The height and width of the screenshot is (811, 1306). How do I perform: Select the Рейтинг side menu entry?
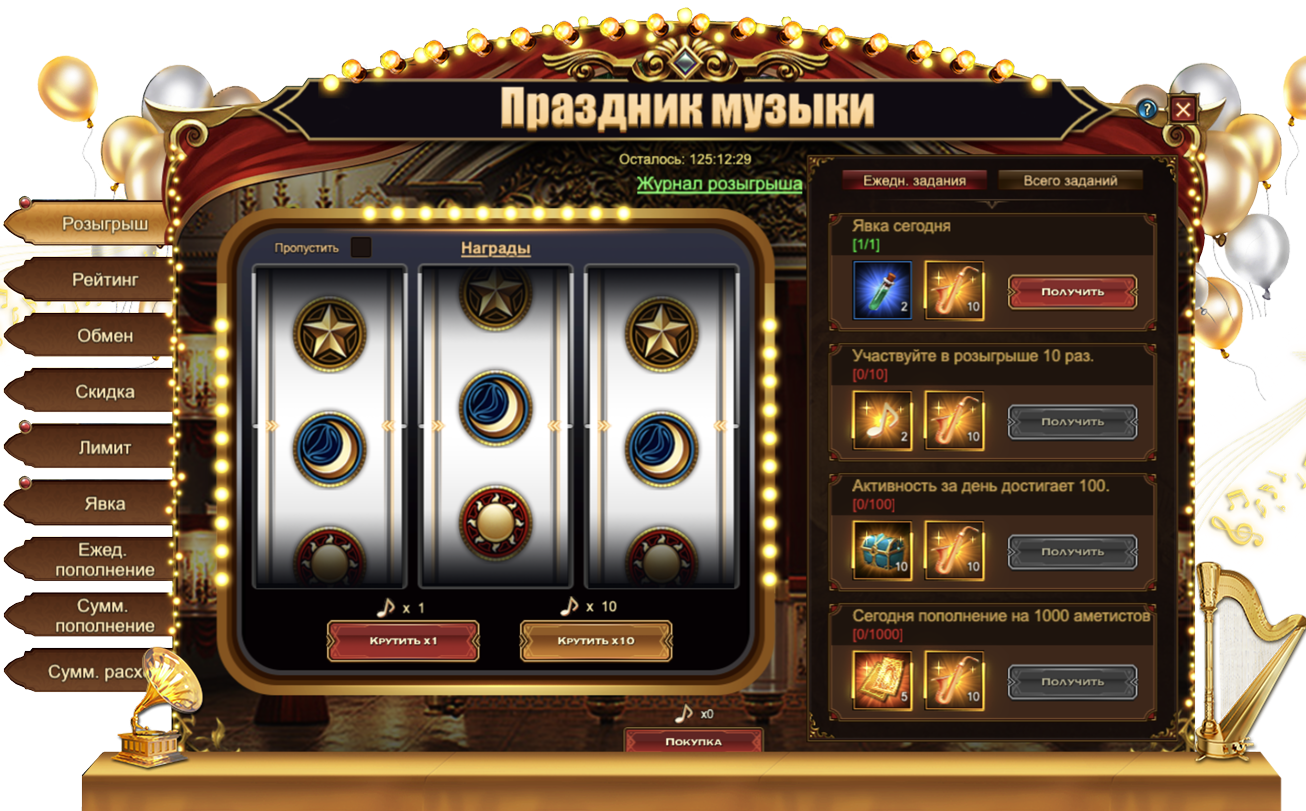pyautogui.click(x=104, y=280)
